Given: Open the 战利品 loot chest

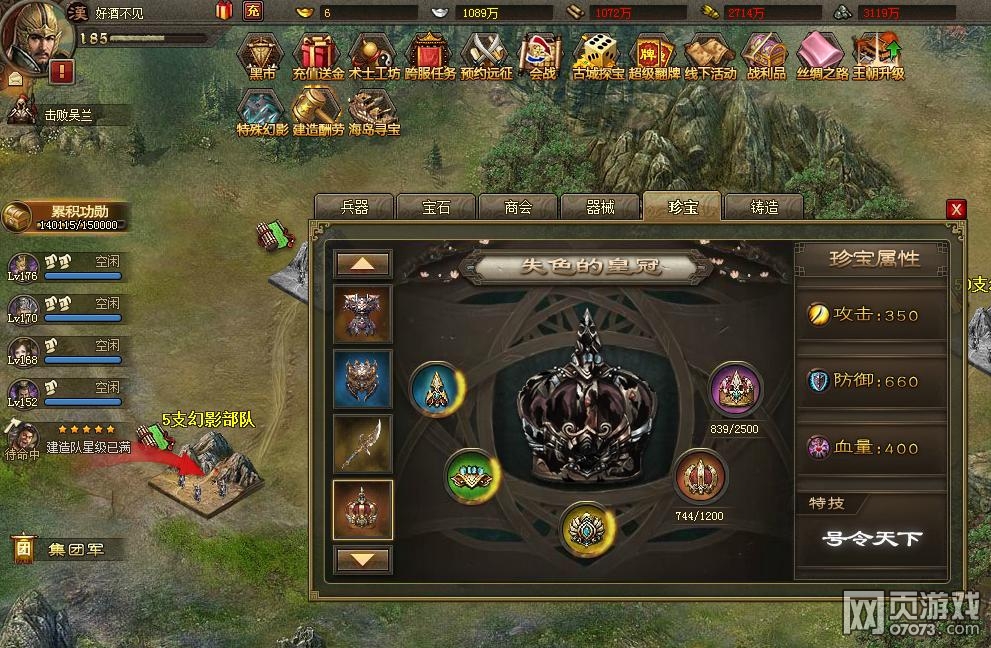Looking at the screenshot, I should [x=766, y=55].
